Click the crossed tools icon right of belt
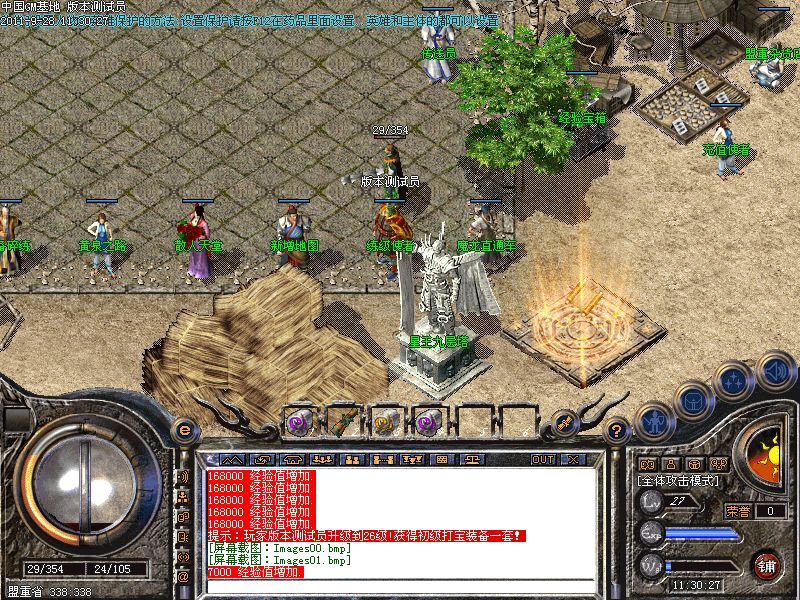Image resolution: width=800 pixels, height=600 pixels. [566, 422]
